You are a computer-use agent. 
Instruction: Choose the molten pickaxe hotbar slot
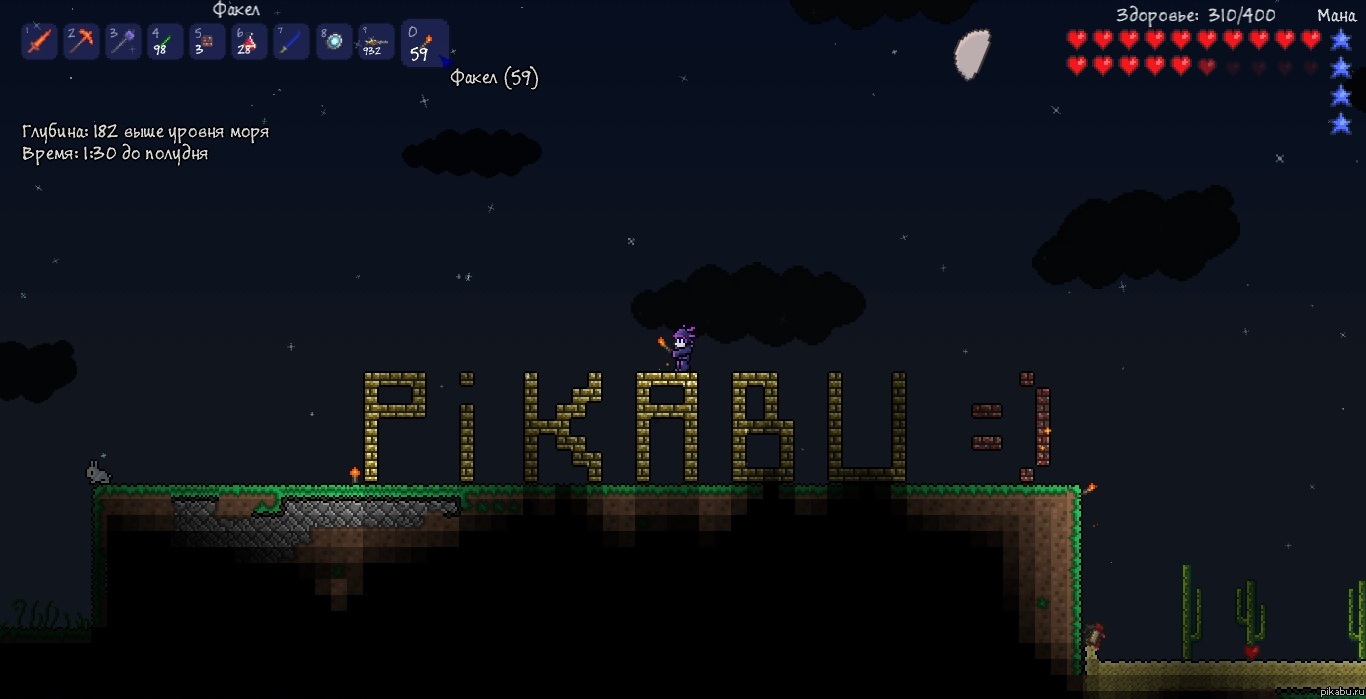[81, 42]
